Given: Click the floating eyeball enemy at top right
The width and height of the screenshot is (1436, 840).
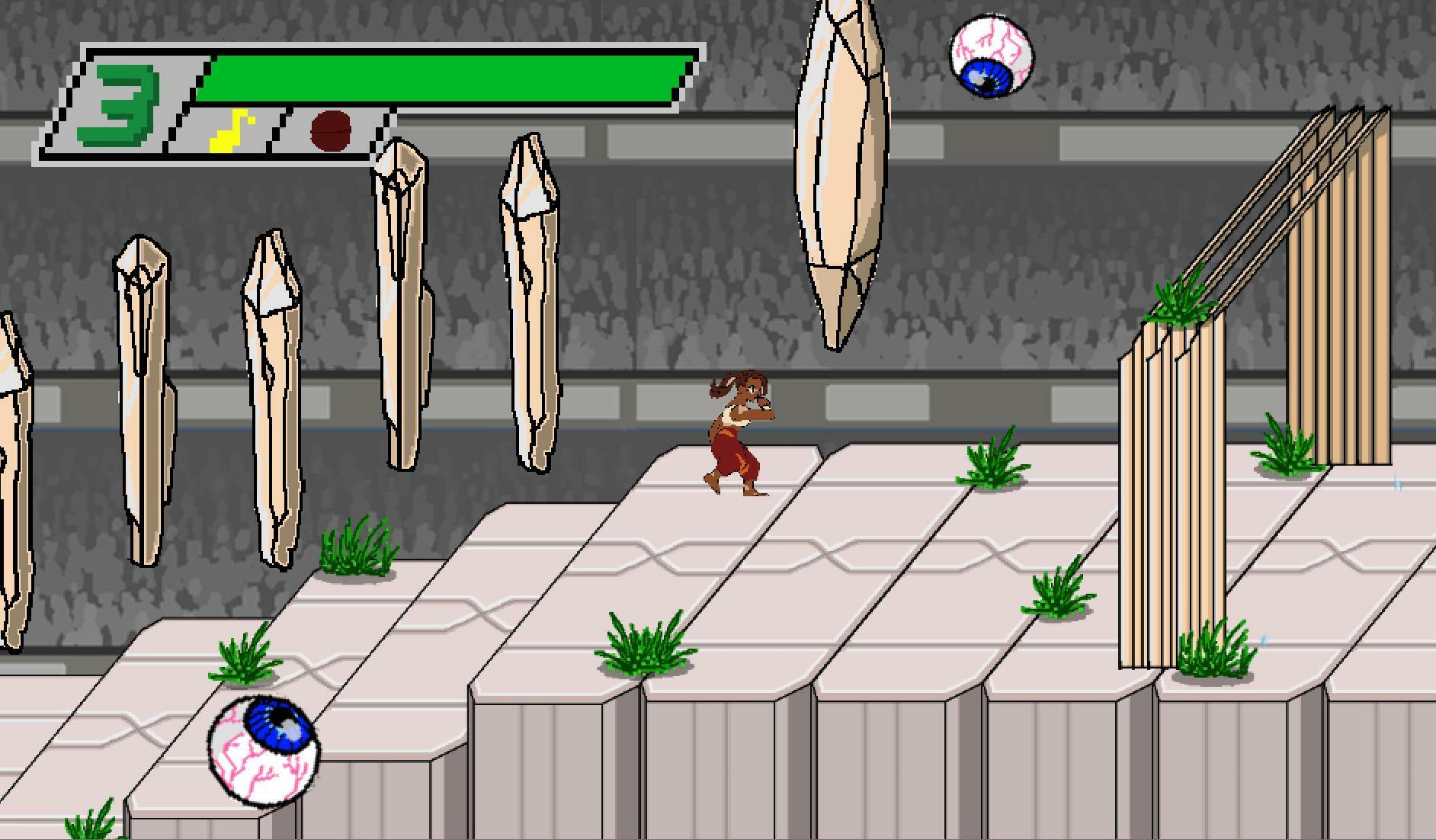Looking at the screenshot, I should pyautogui.click(x=991, y=56).
